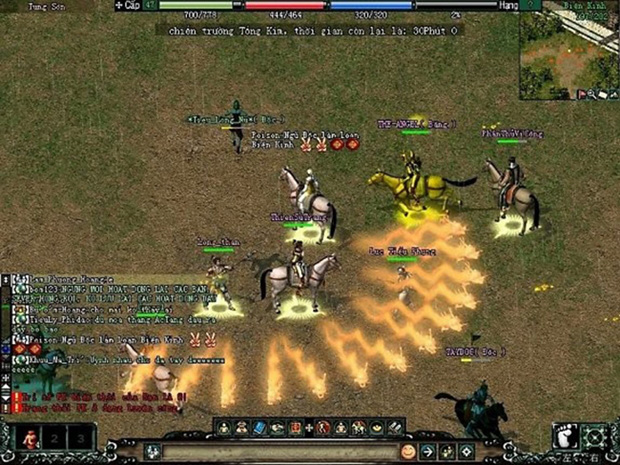
Task: Click the red square toolbar icon
Action: pos(294,428)
